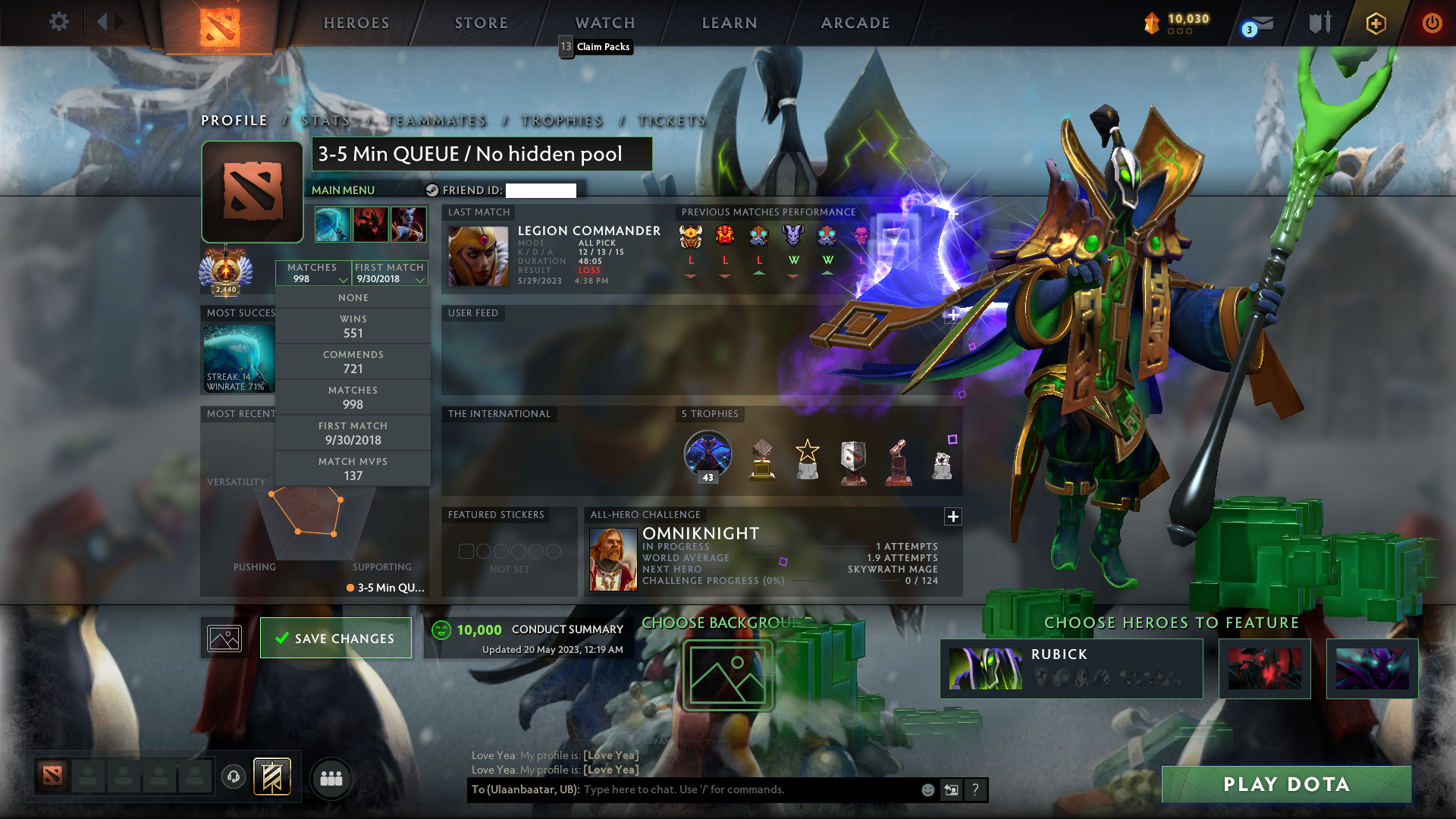1456x819 pixels.
Task: Click the battle flag banner icon
Action: (x=271, y=777)
